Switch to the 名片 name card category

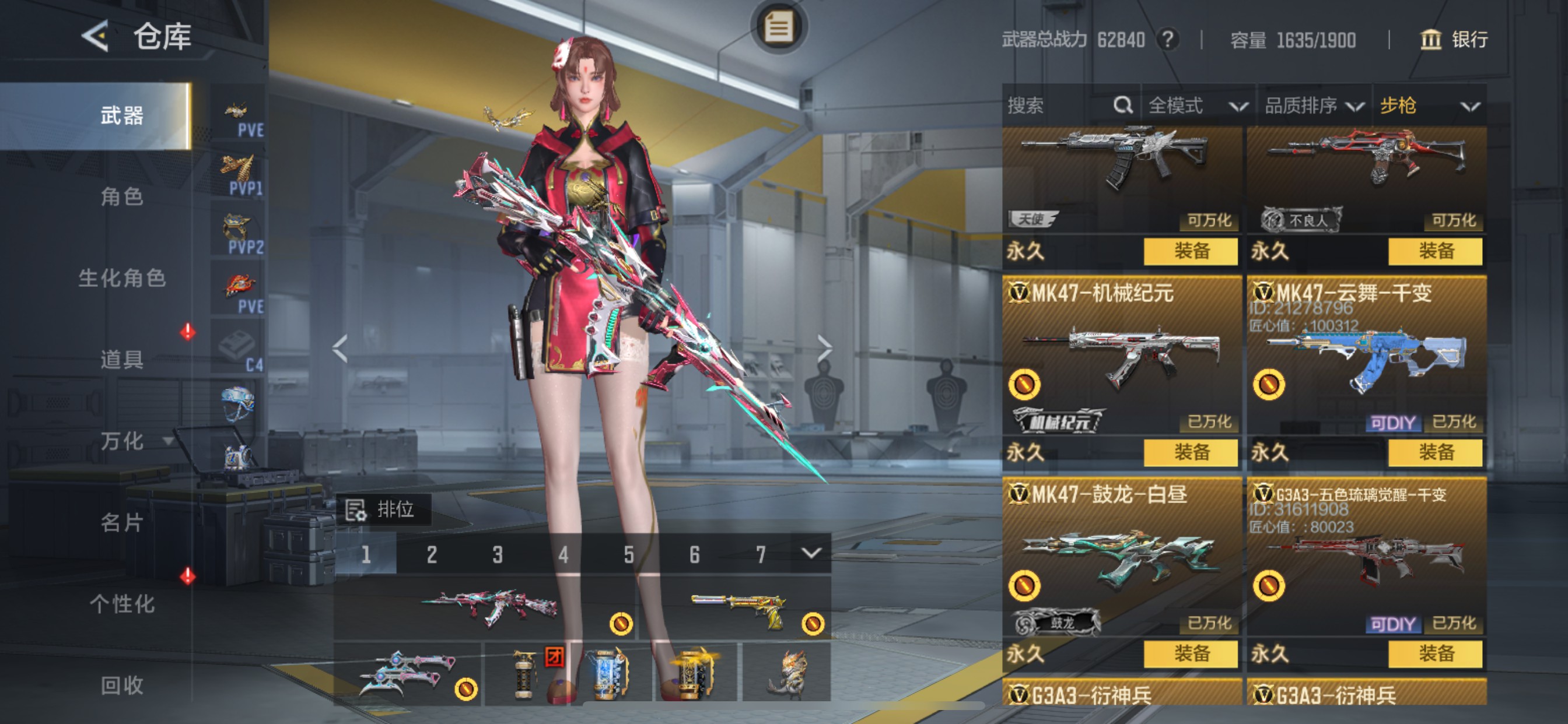coord(122,522)
